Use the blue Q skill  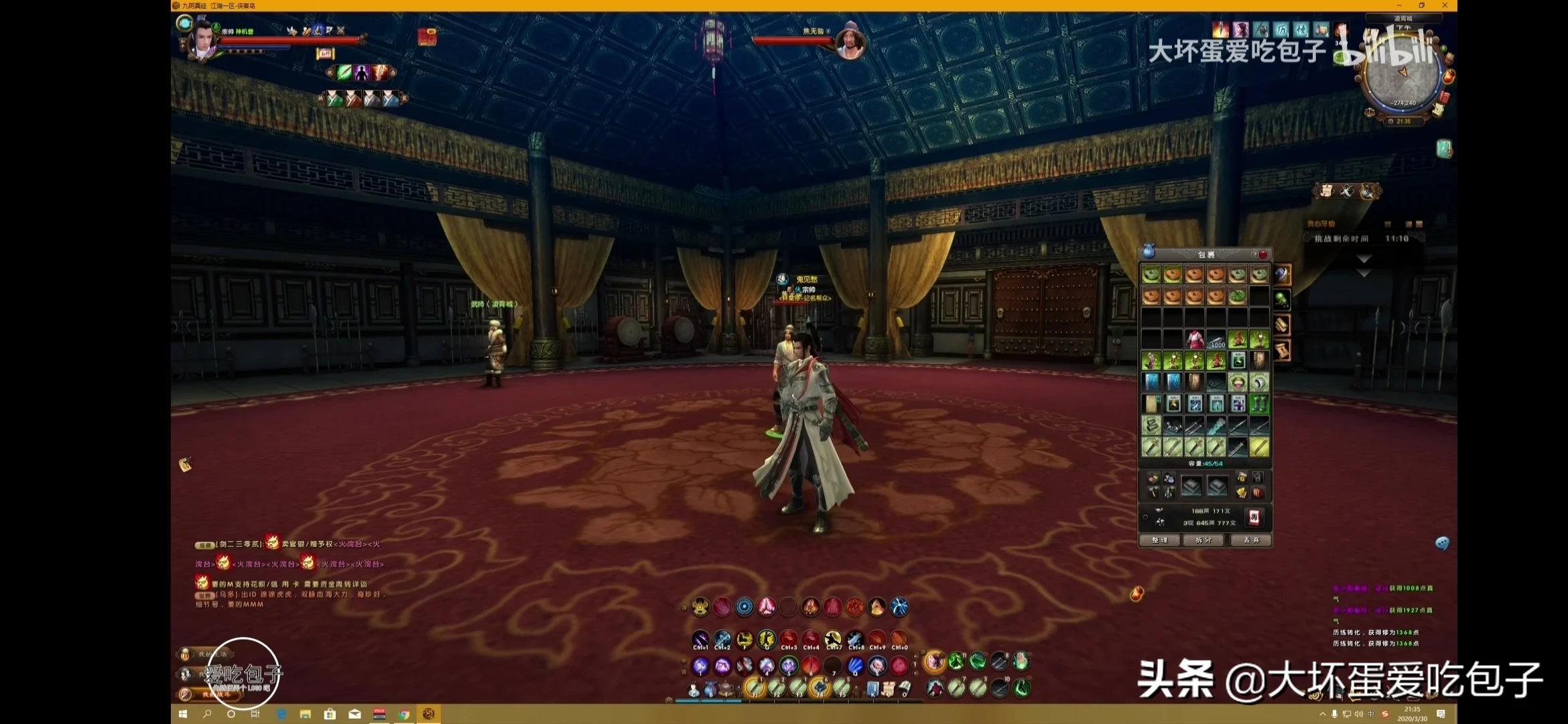(855, 666)
